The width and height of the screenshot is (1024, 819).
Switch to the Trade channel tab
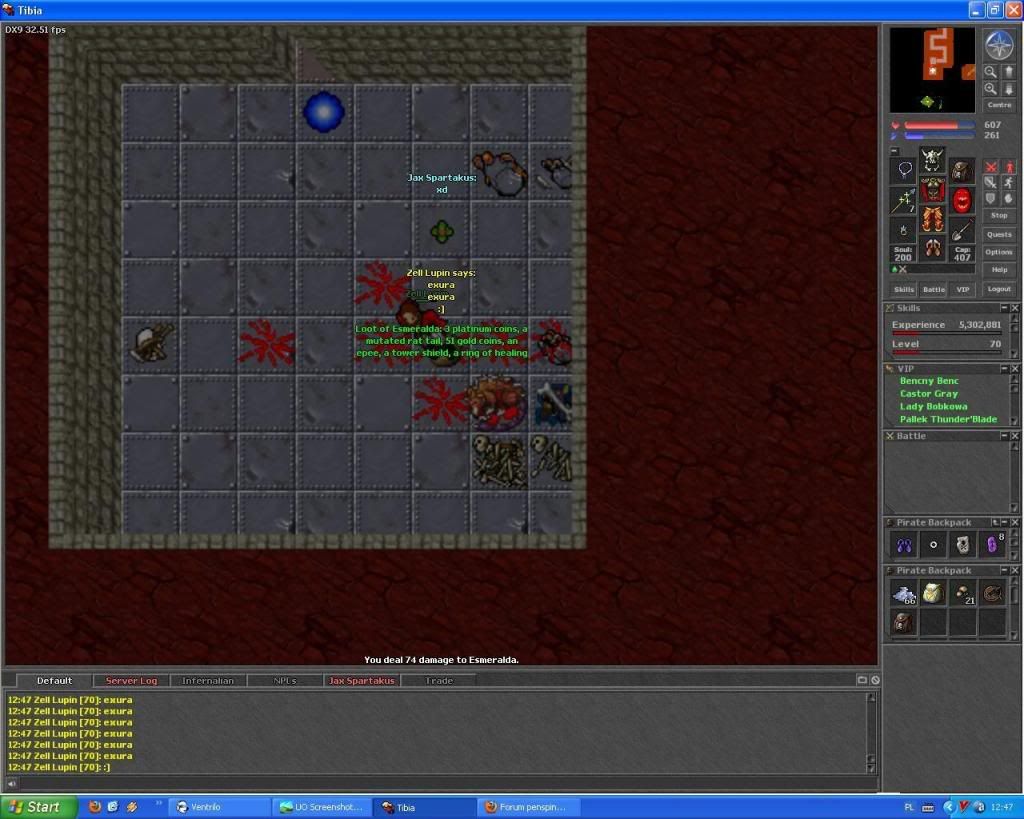pos(439,681)
